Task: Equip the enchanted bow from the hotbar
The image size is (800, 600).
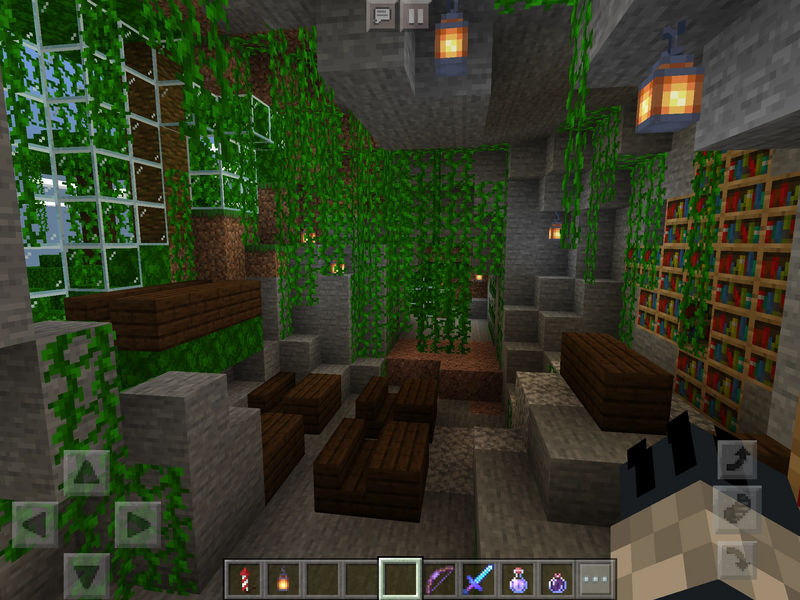Action: 440,579
